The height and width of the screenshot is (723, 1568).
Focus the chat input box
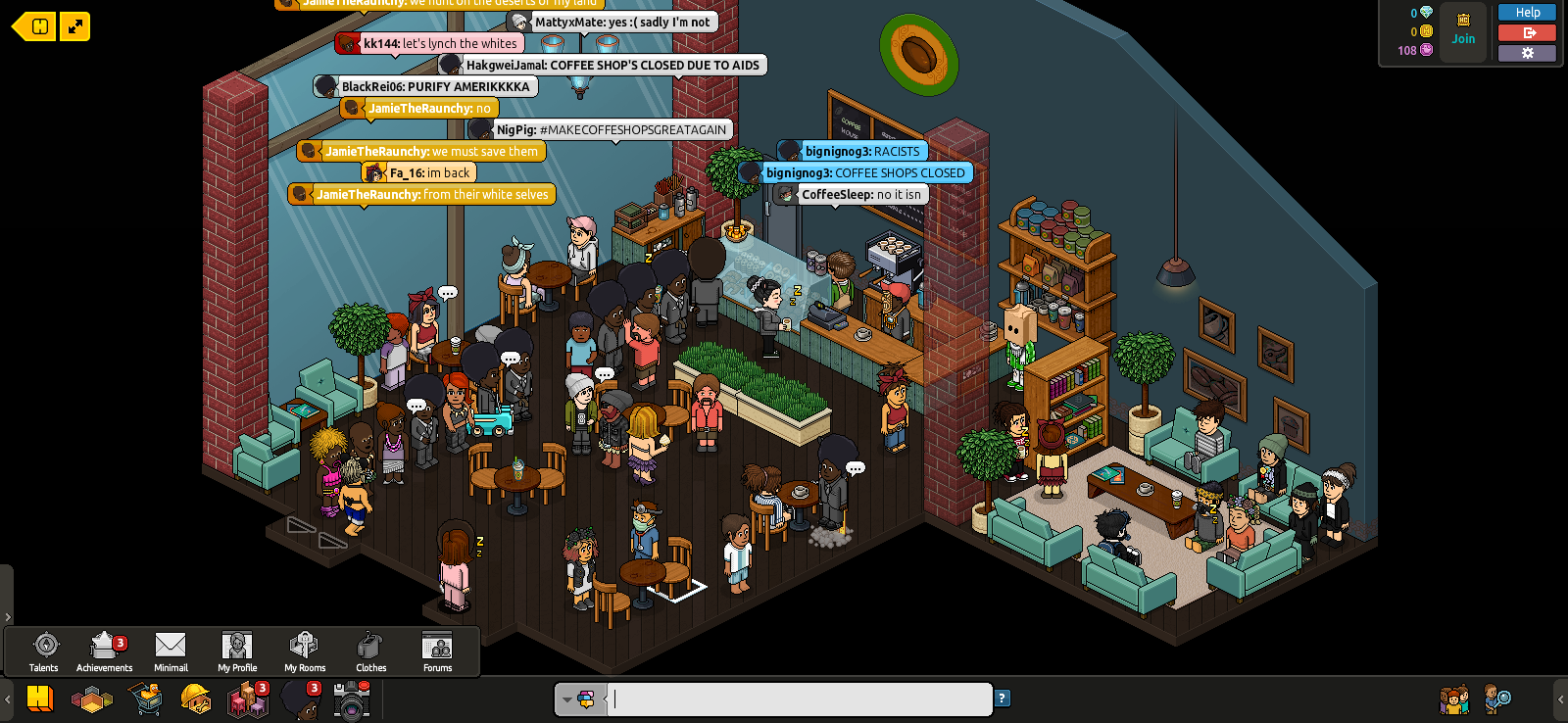point(799,699)
